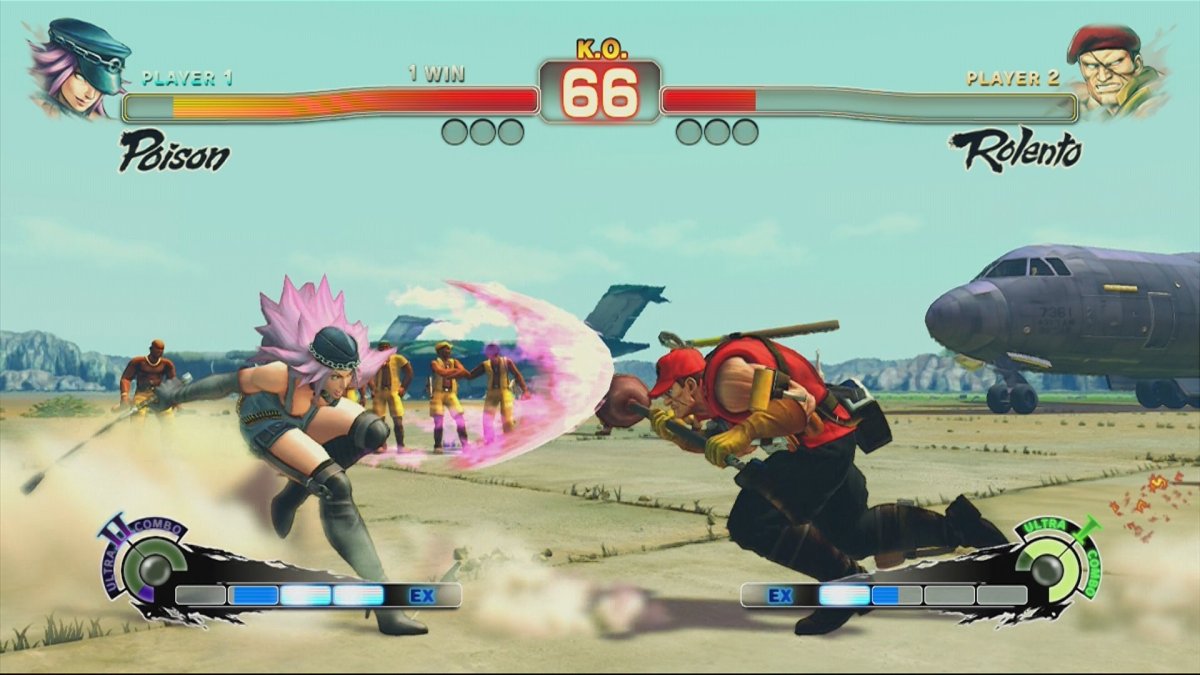This screenshot has width=1200, height=675.
Task: Click Poison's character portrait
Action: tap(76, 66)
